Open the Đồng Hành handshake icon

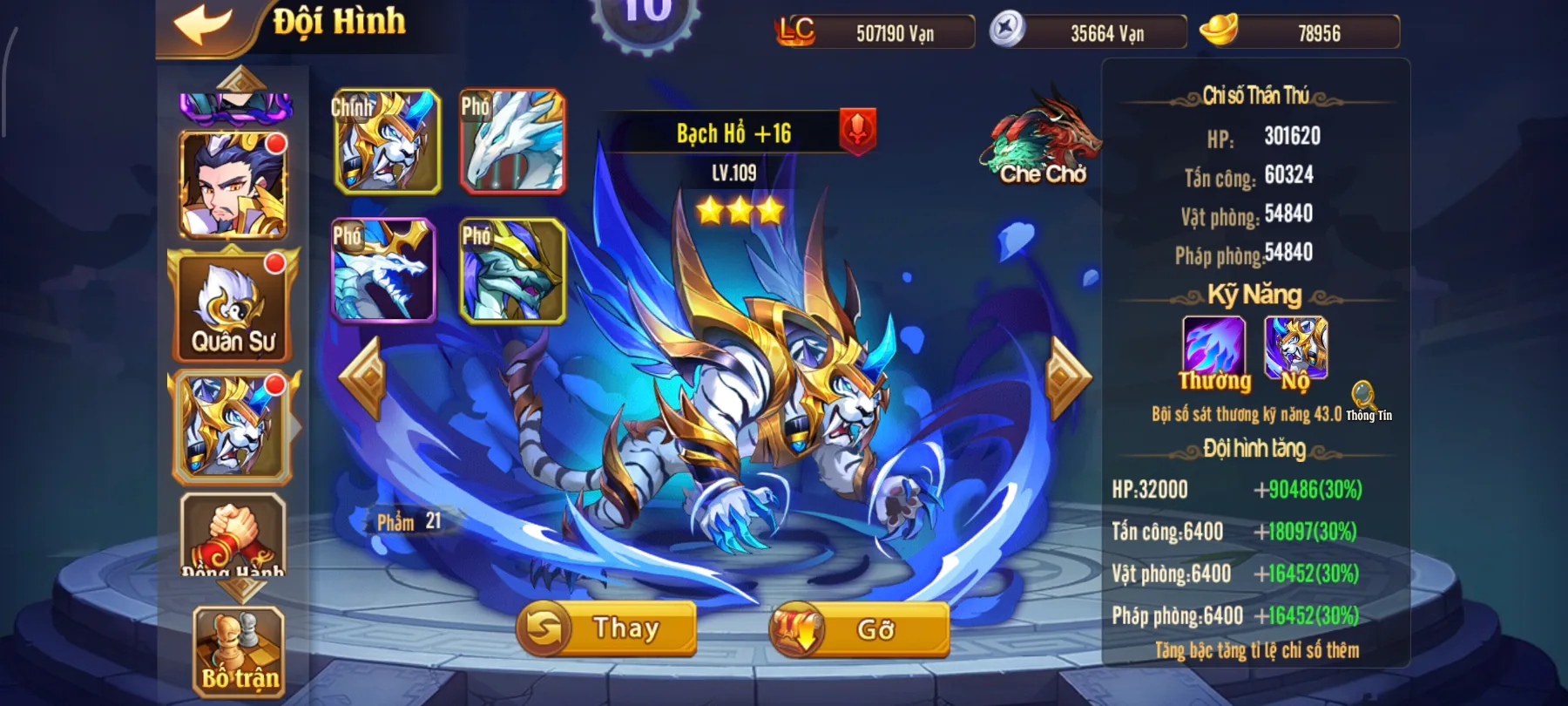(x=231, y=540)
